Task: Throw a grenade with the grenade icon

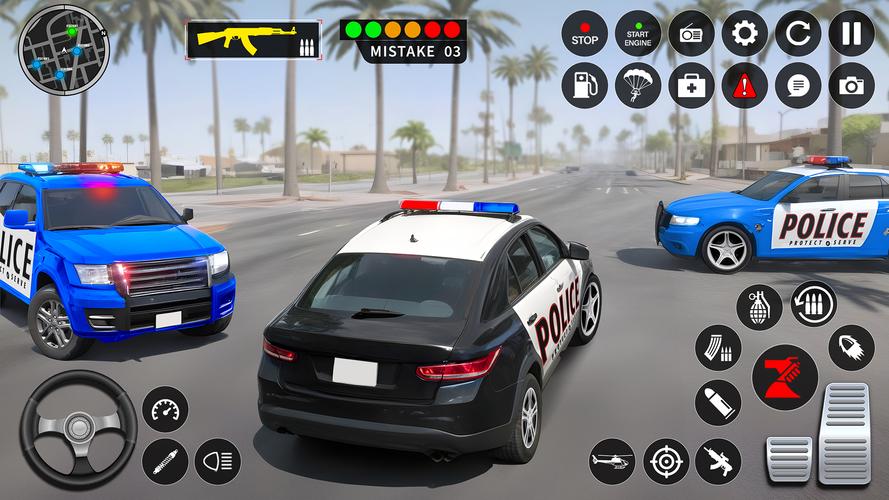Action: (759, 306)
